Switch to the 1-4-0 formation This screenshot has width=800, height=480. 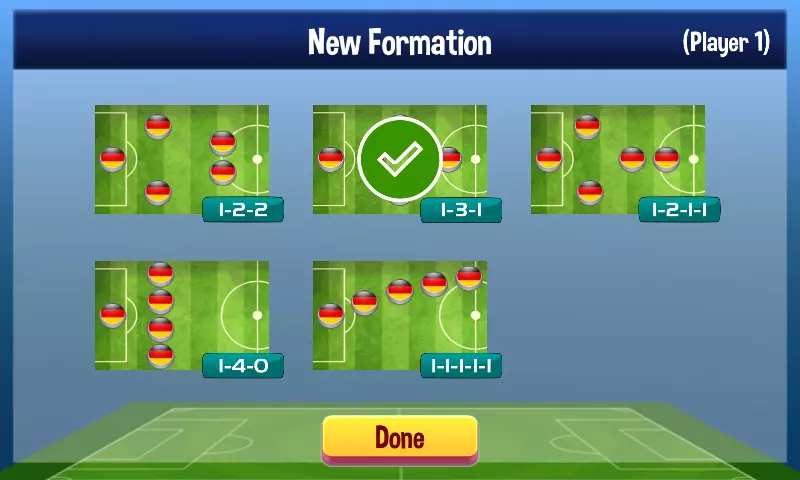coord(182,316)
